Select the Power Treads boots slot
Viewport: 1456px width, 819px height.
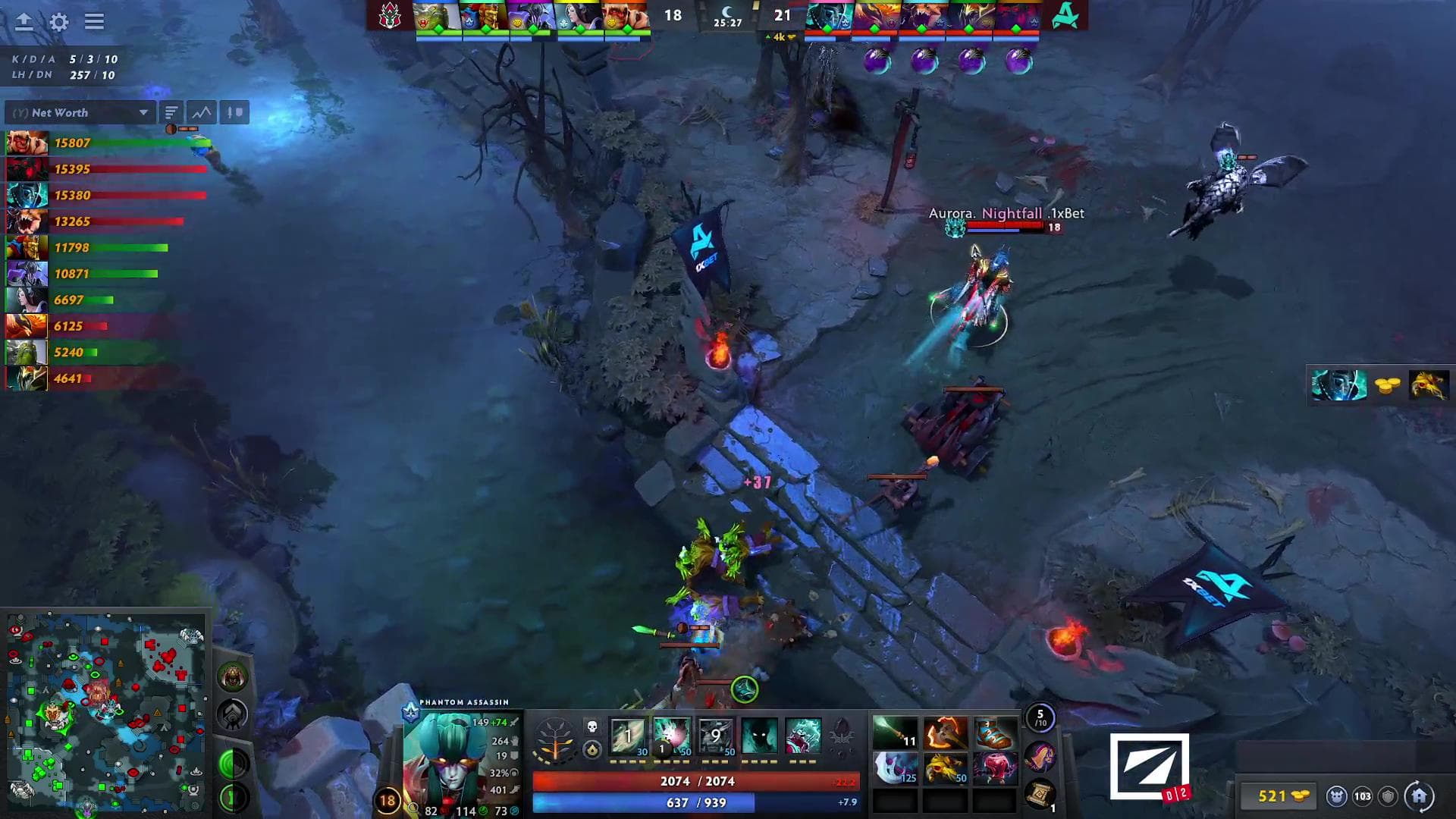point(994,733)
